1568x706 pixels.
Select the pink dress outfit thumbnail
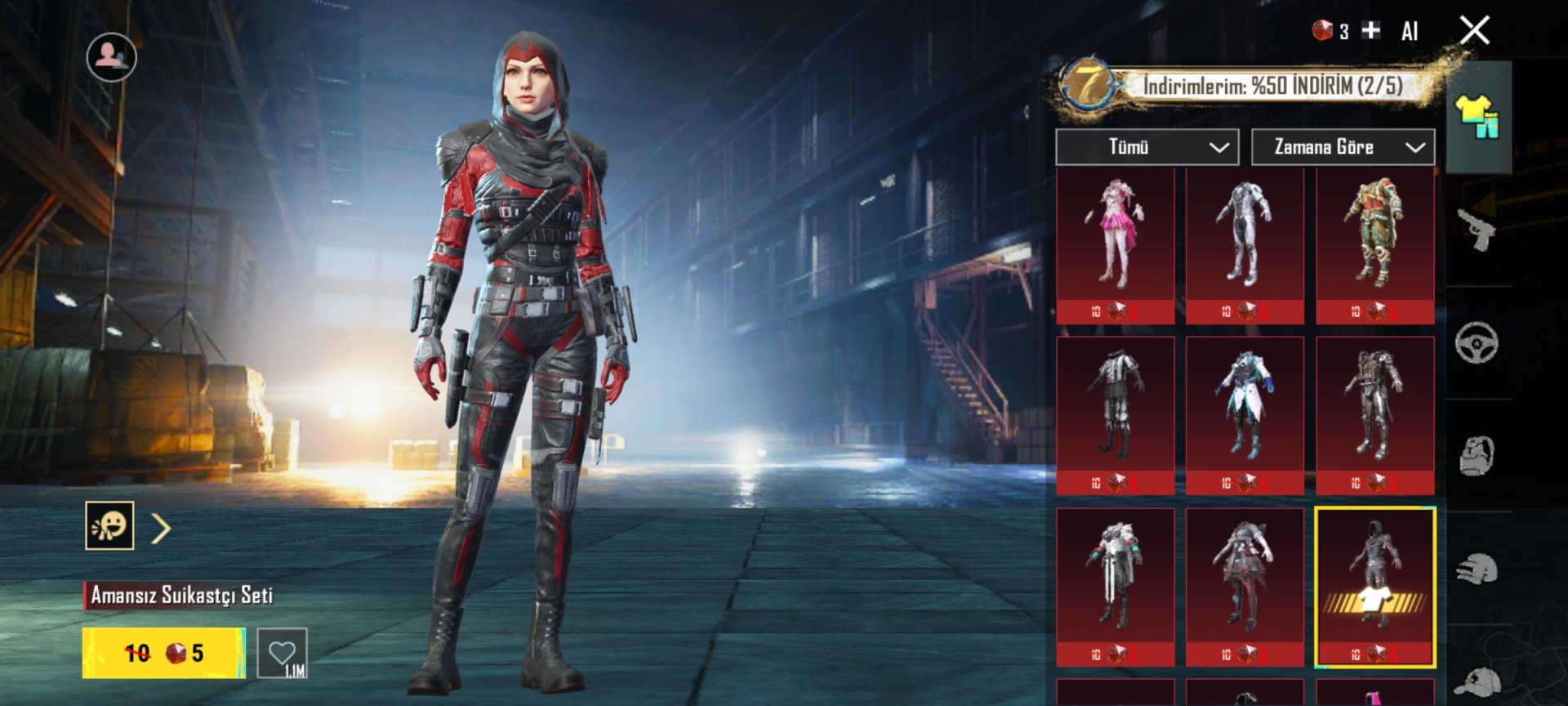click(x=1115, y=244)
